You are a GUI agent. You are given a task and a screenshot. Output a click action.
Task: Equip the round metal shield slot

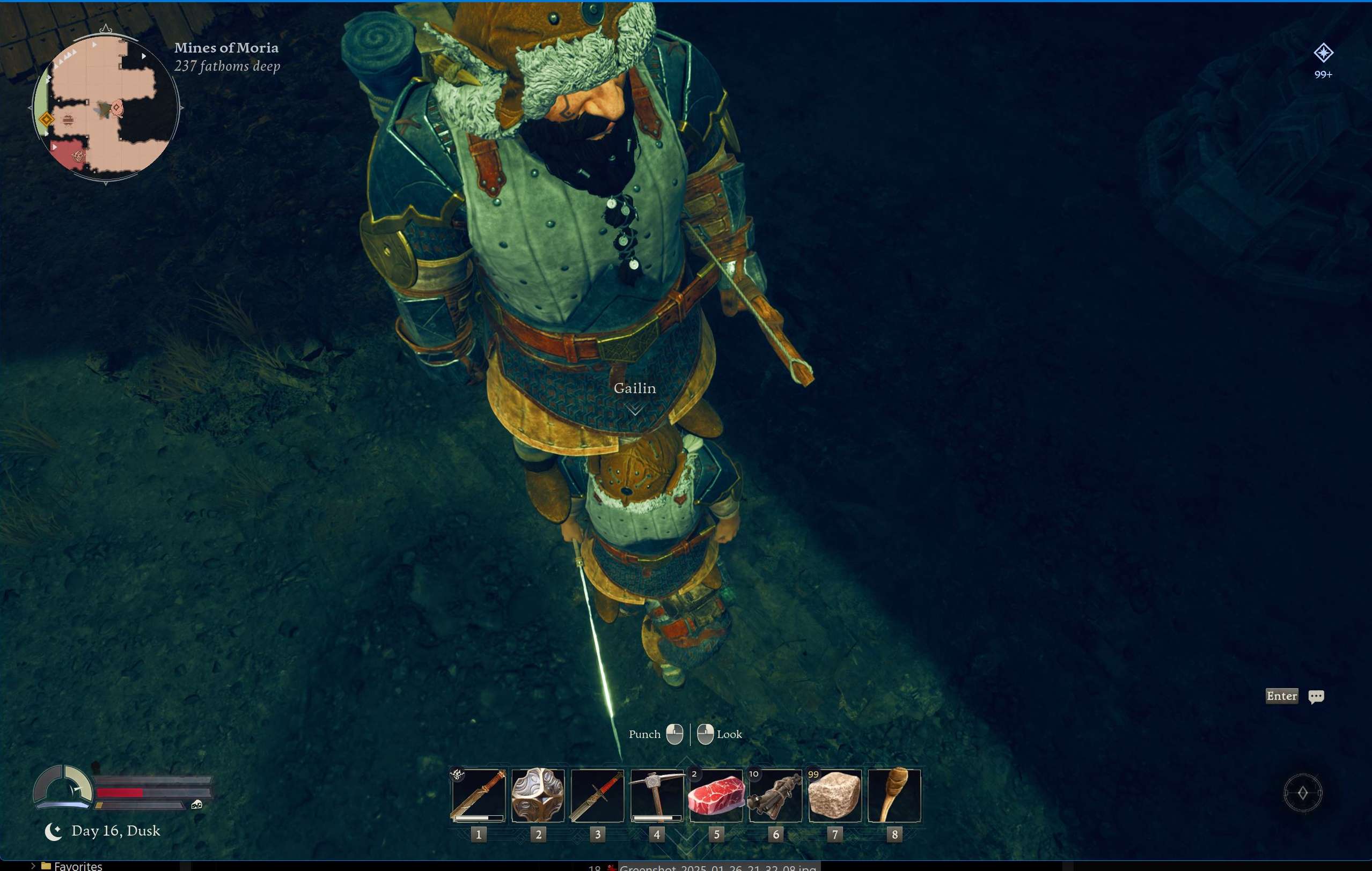click(x=538, y=795)
